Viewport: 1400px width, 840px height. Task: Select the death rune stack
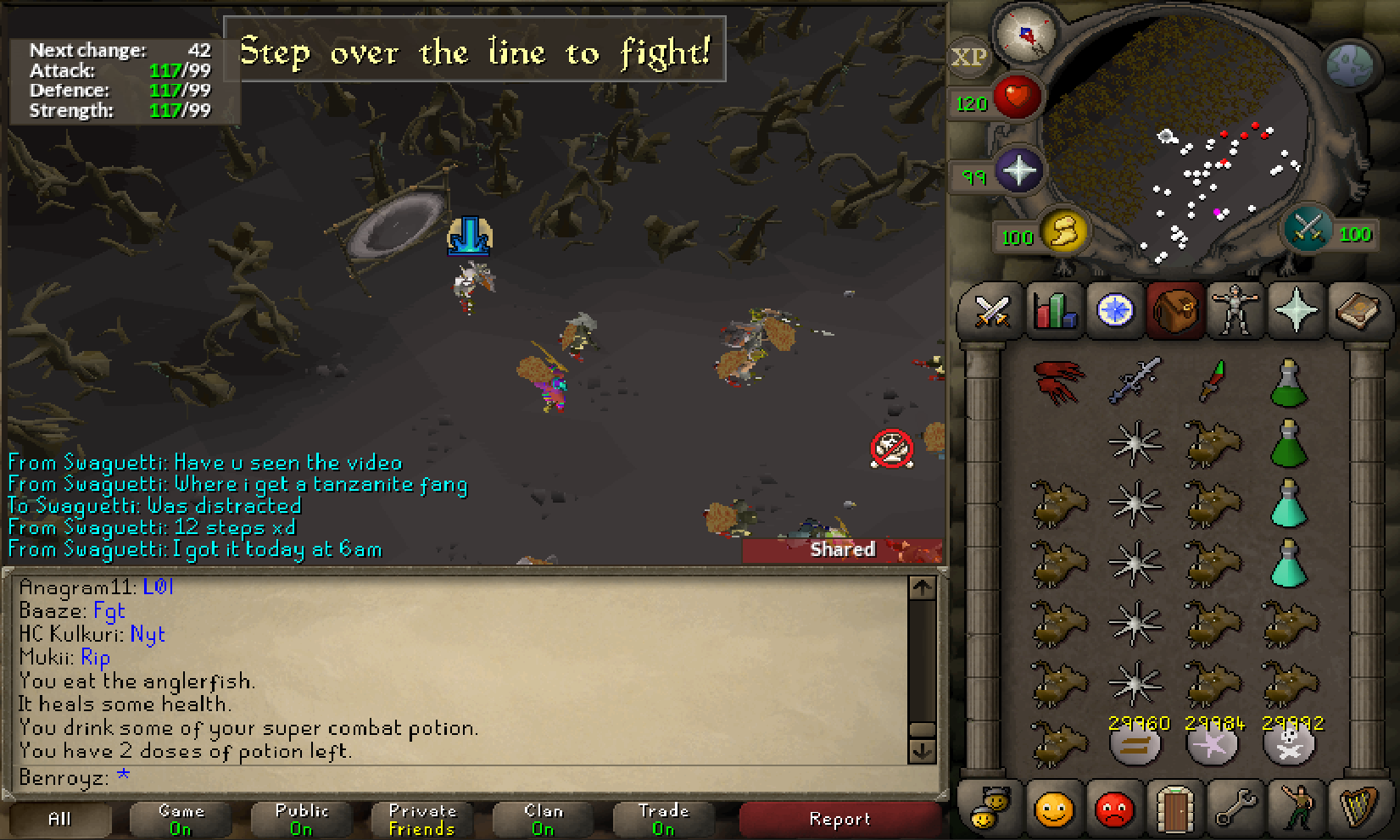click(x=1289, y=744)
